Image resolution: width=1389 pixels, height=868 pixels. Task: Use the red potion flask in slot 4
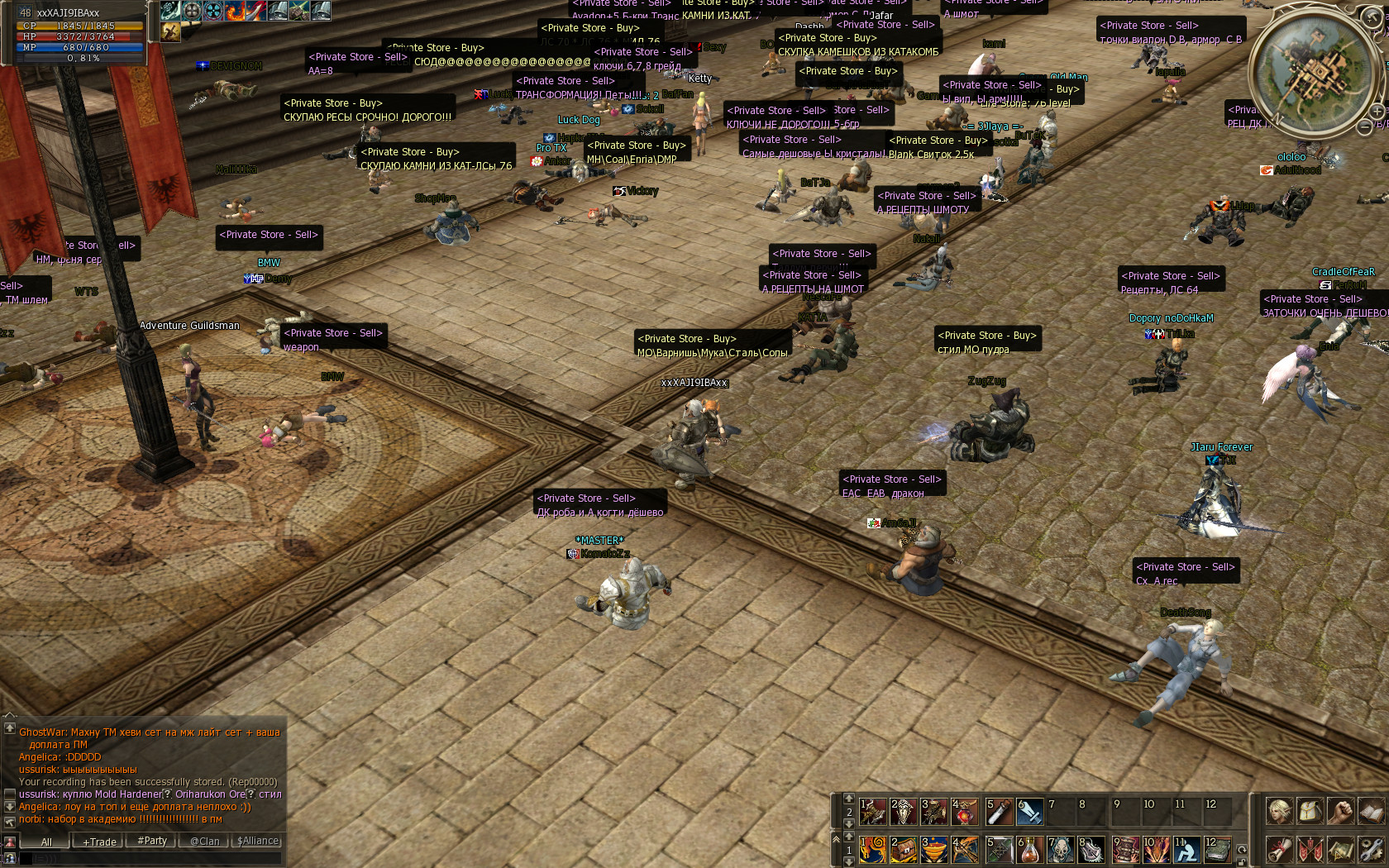click(964, 813)
